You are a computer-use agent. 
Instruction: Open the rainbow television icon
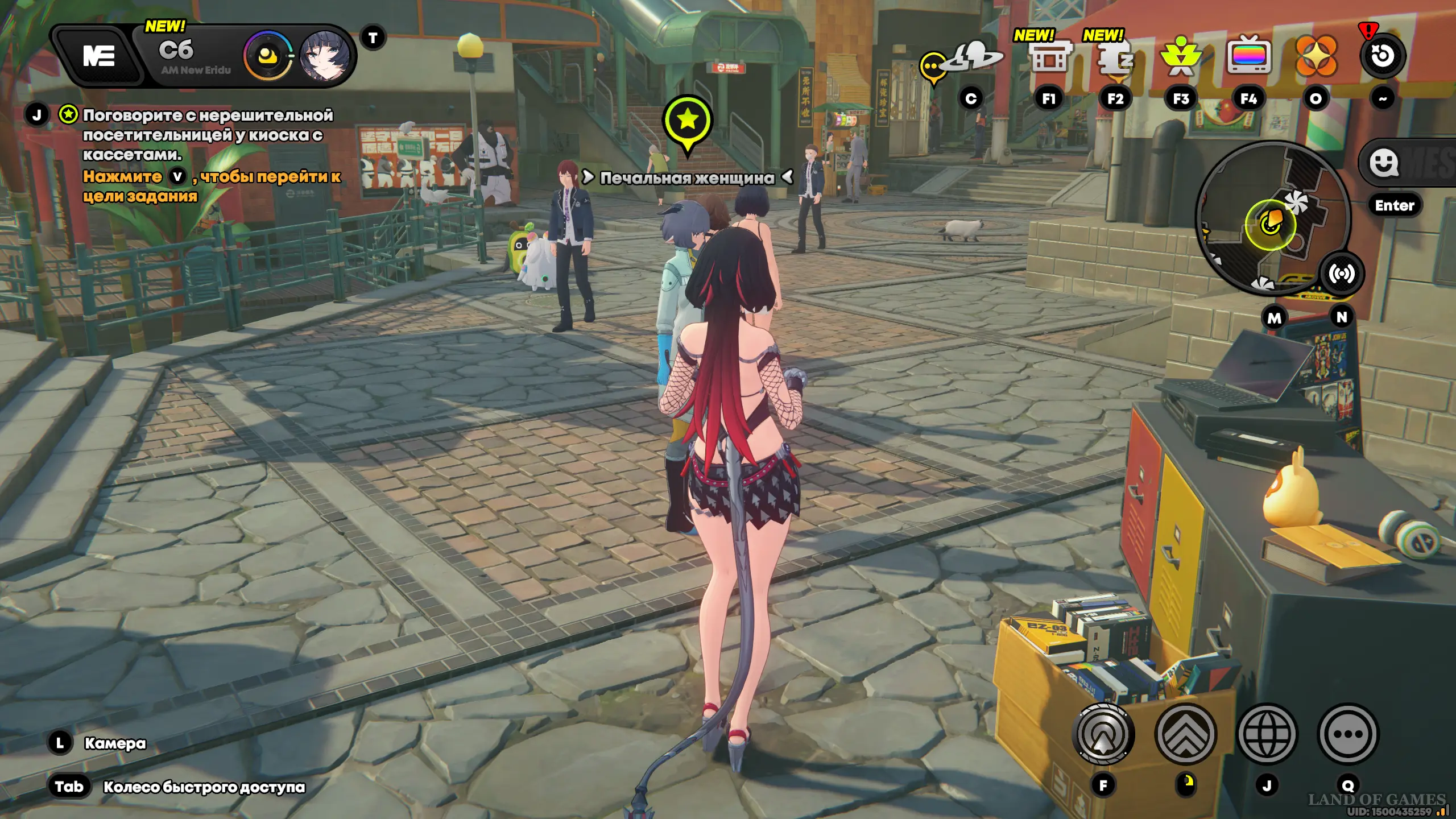1248,56
